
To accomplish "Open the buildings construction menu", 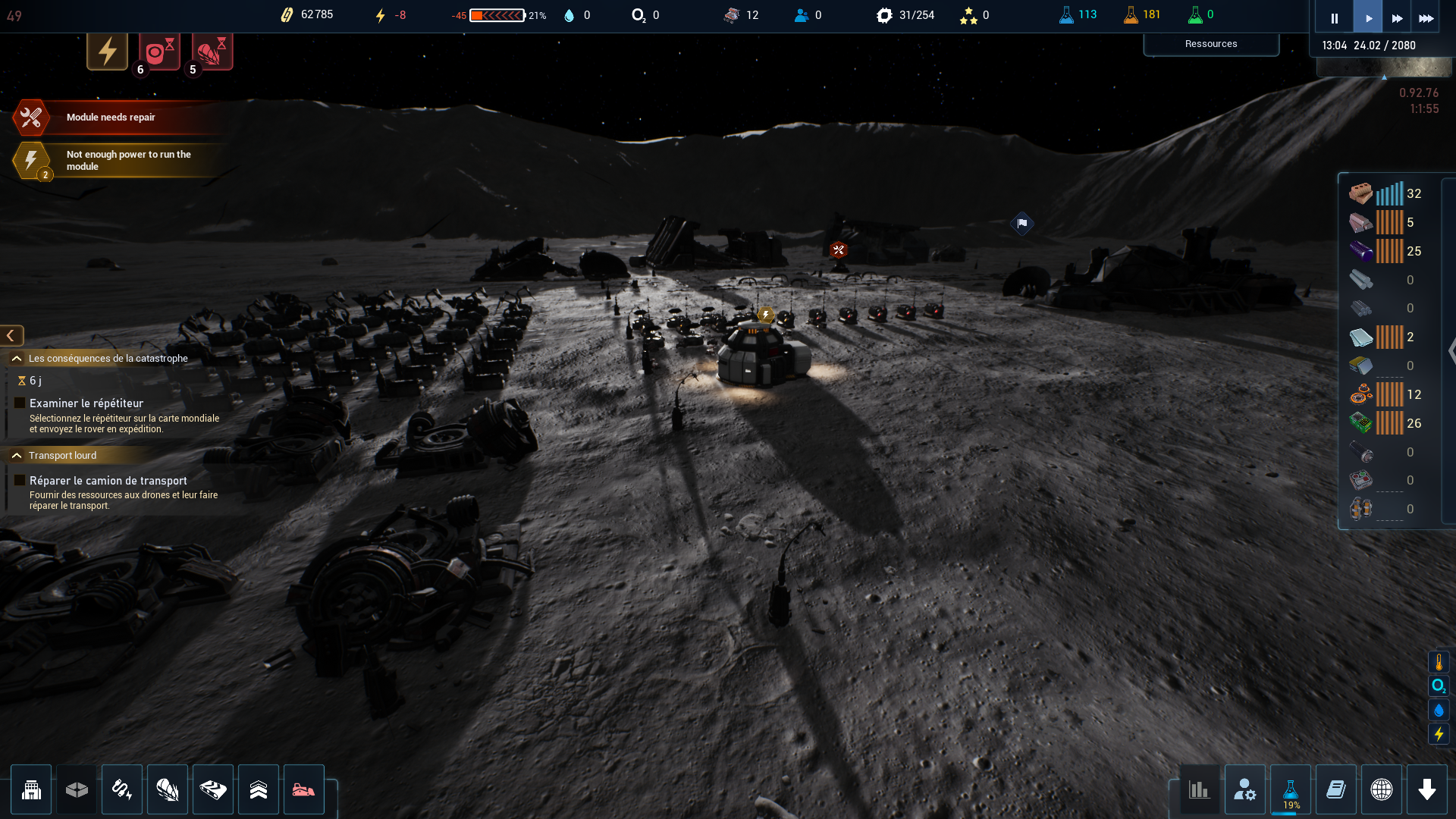I will [31, 789].
